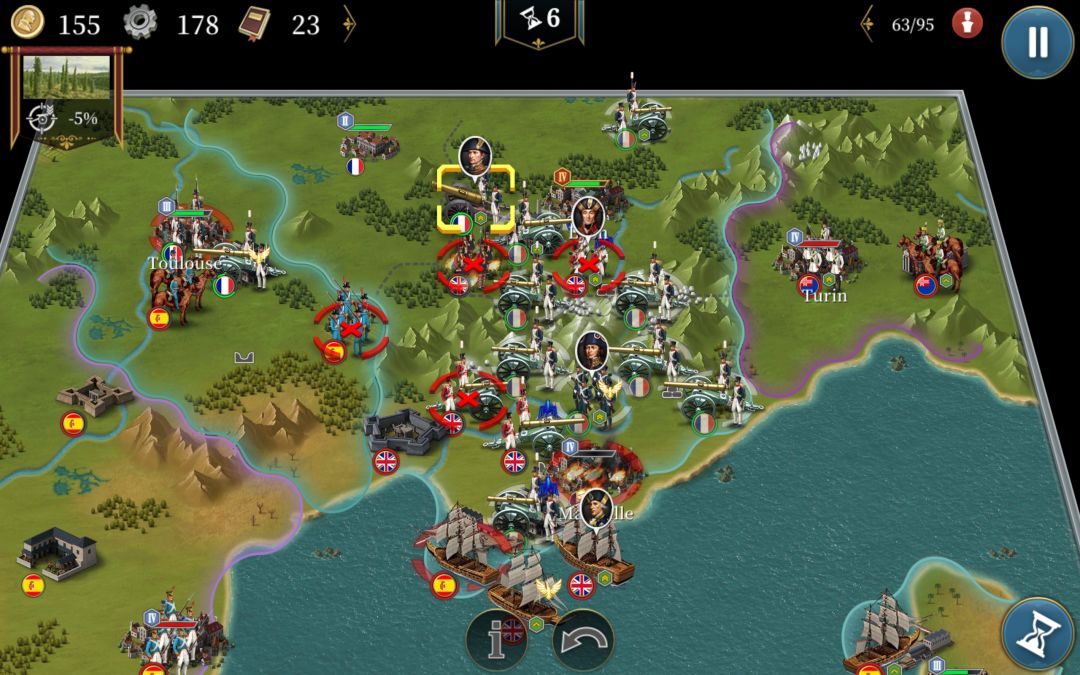Select the artillery unit in yellow brackets
This screenshot has width=1080, height=675.
coord(476,197)
